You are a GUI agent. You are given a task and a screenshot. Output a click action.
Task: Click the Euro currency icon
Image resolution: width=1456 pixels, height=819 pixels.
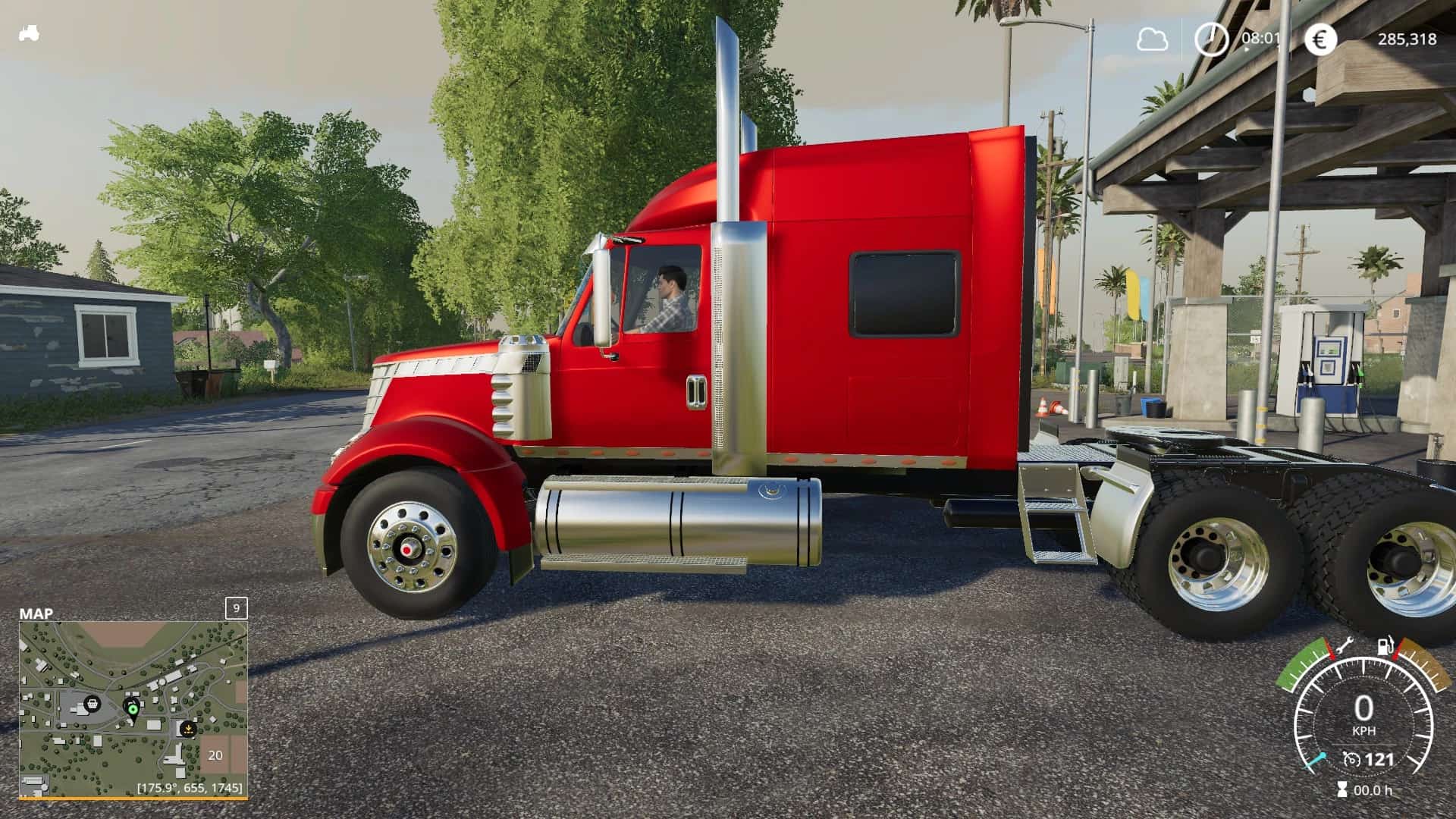1320,38
